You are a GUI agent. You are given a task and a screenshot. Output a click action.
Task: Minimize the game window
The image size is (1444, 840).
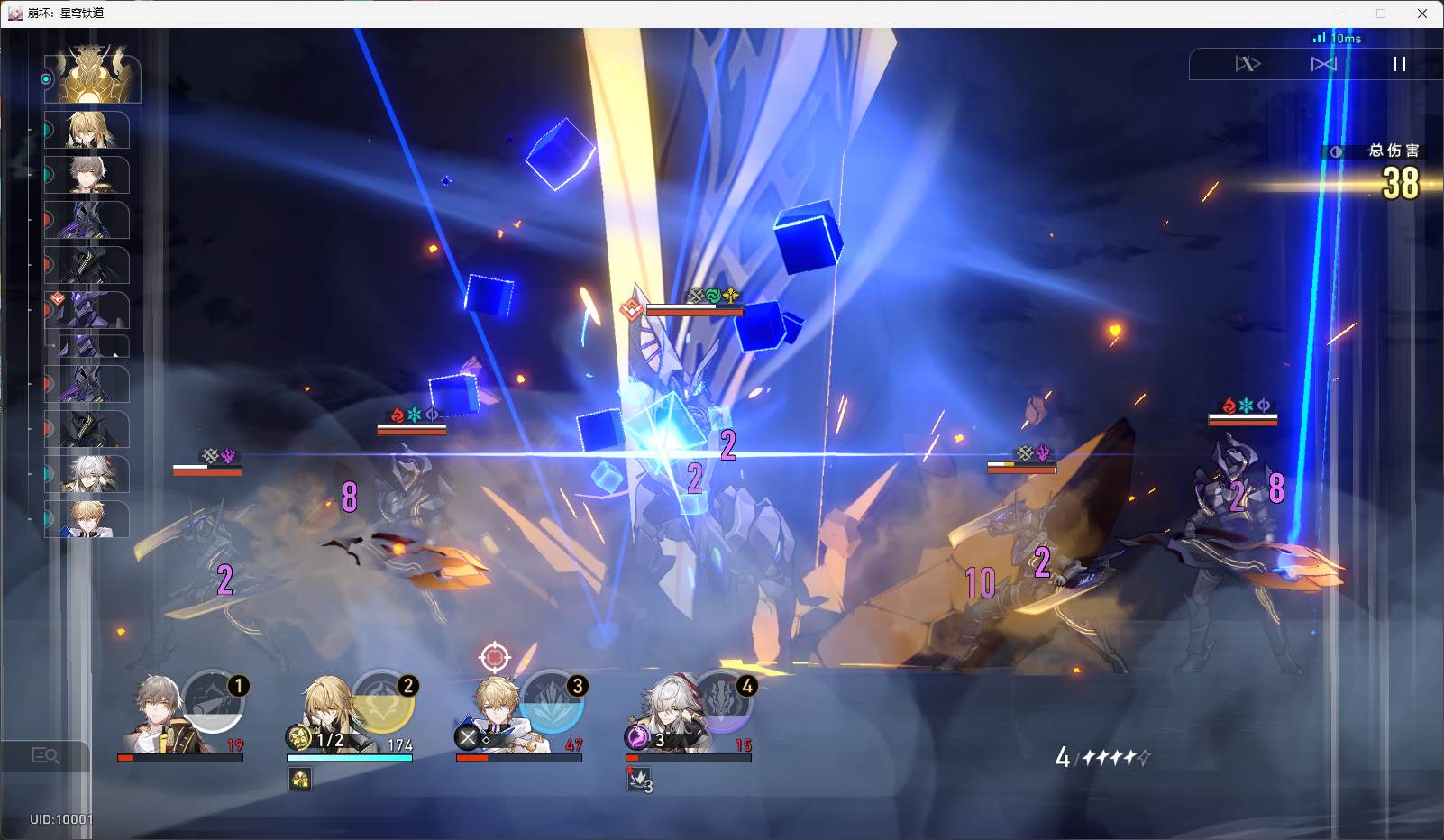(1339, 14)
